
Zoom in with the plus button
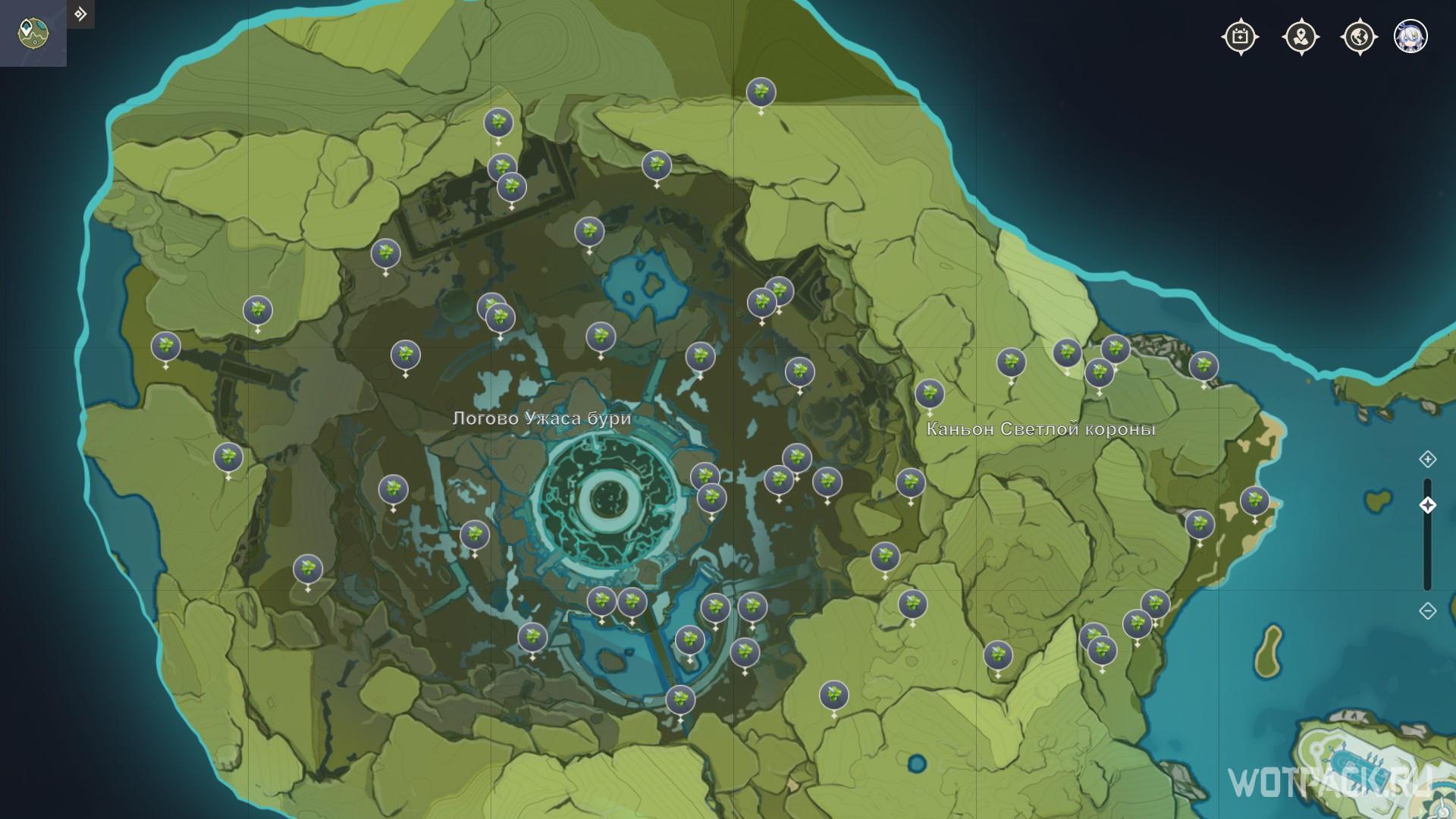click(x=1427, y=460)
